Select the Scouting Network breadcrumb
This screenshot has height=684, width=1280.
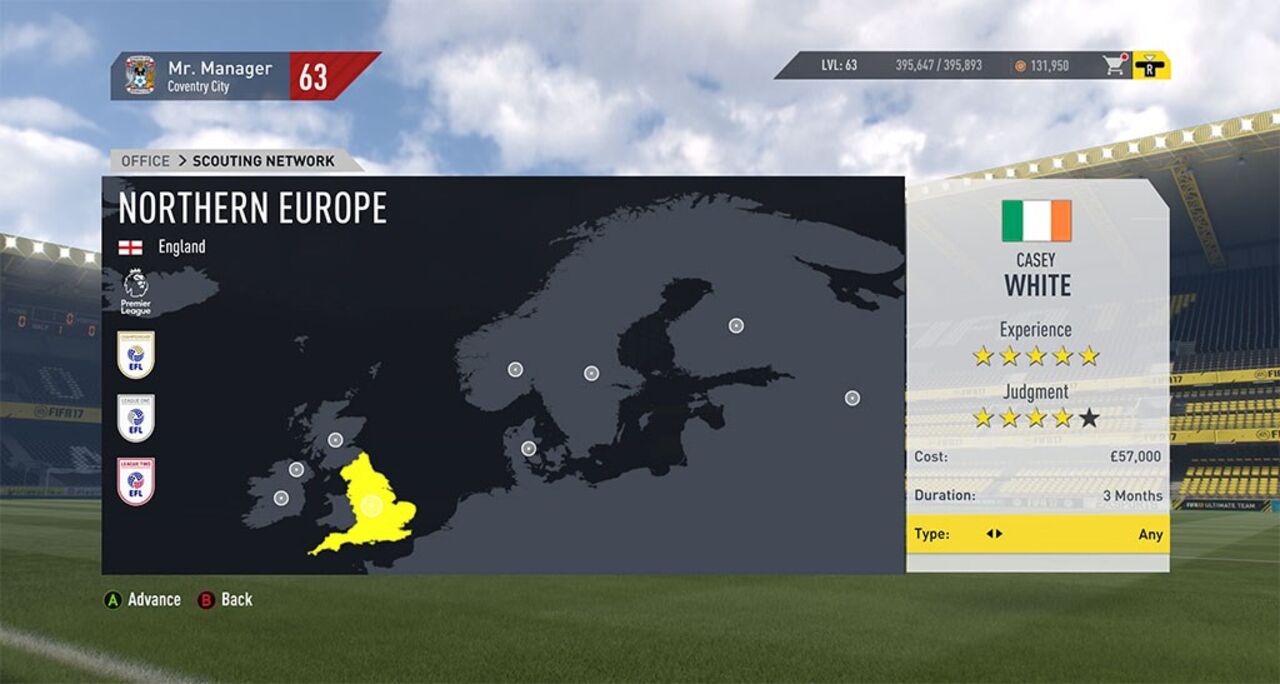point(263,161)
